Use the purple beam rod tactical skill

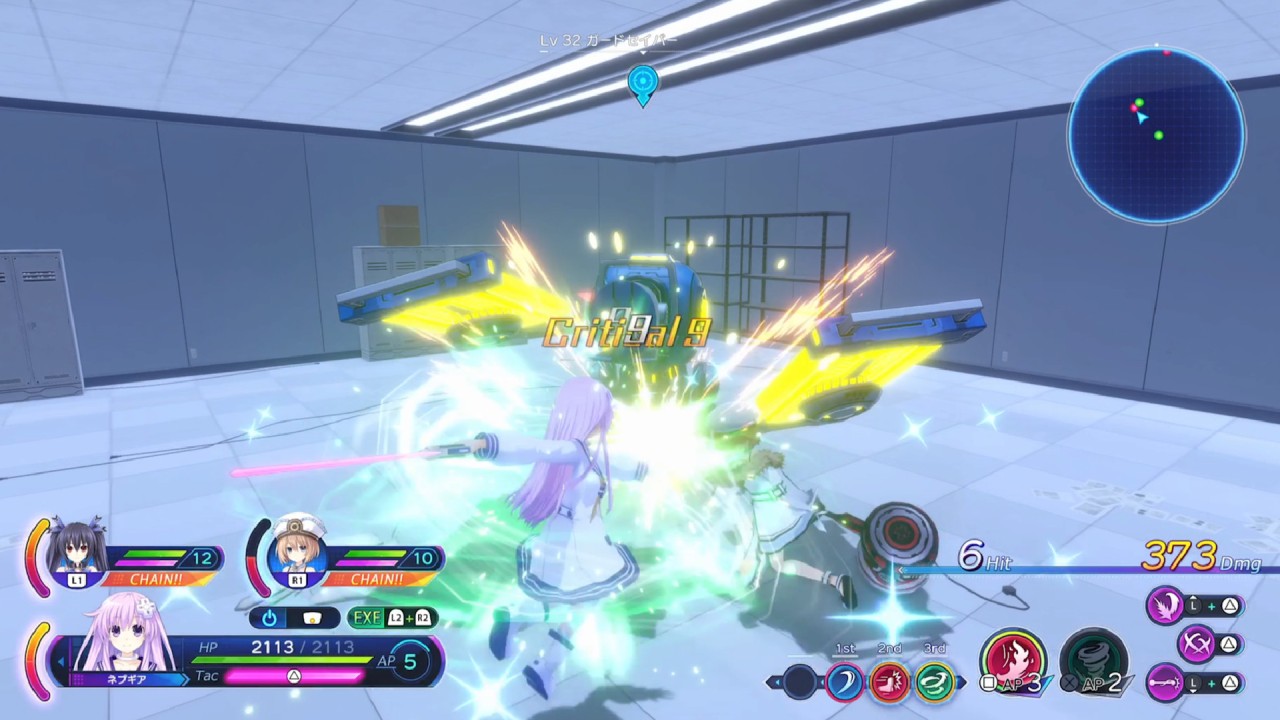click(x=1165, y=683)
